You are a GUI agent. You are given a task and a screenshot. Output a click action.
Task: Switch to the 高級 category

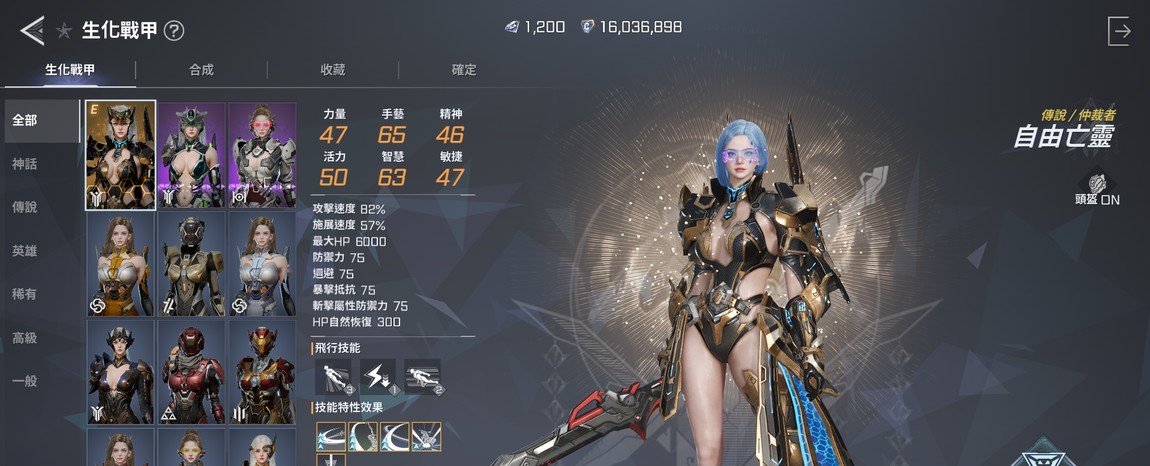tap(25, 338)
